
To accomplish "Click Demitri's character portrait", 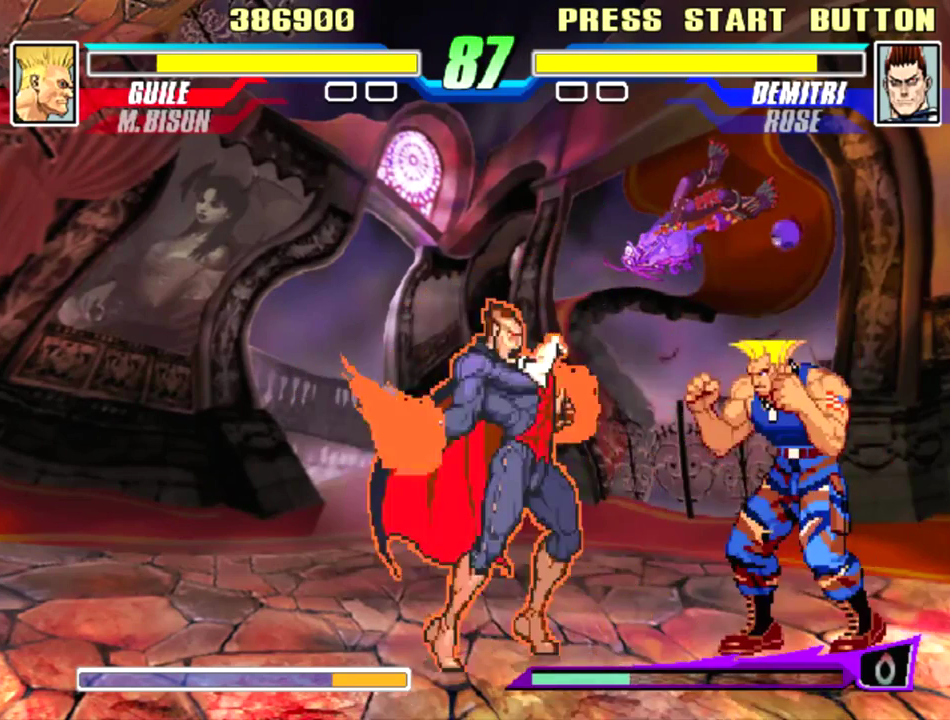I will [x=907, y=84].
